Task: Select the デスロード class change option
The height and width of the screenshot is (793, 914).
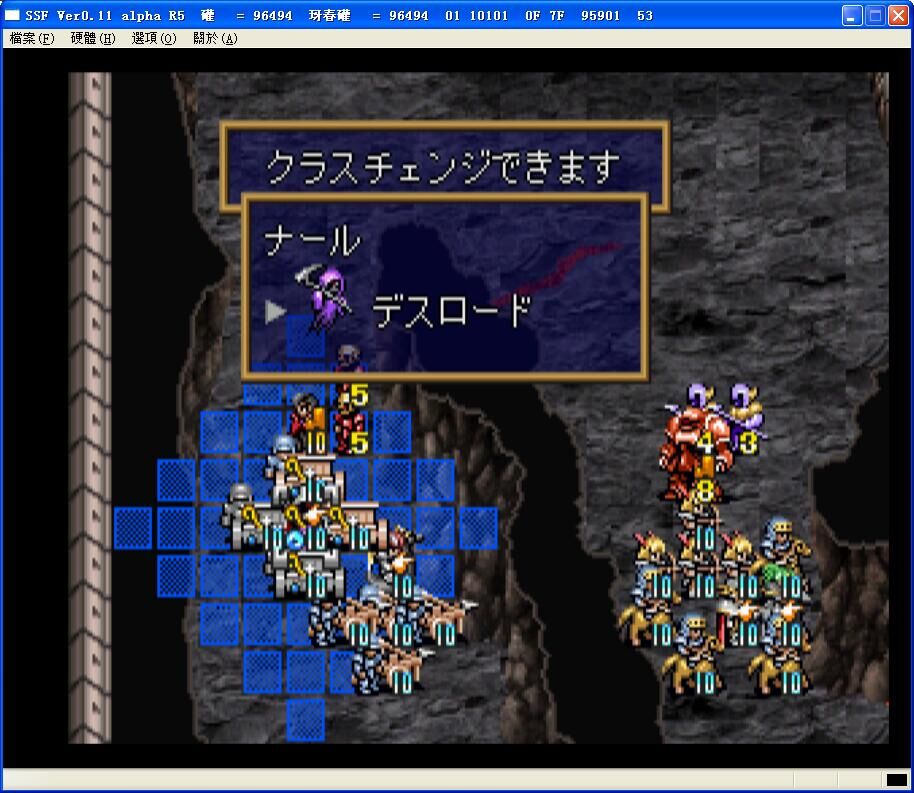Action: coord(449,311)
